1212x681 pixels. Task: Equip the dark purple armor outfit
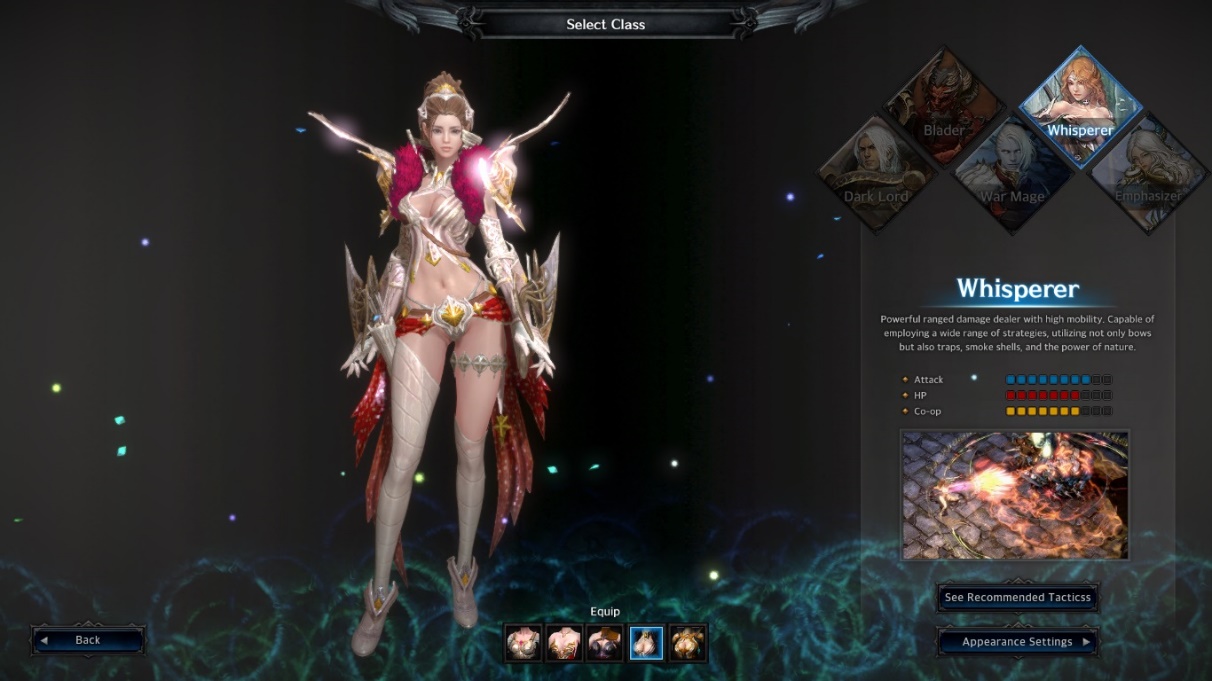[x=605, y=643]
